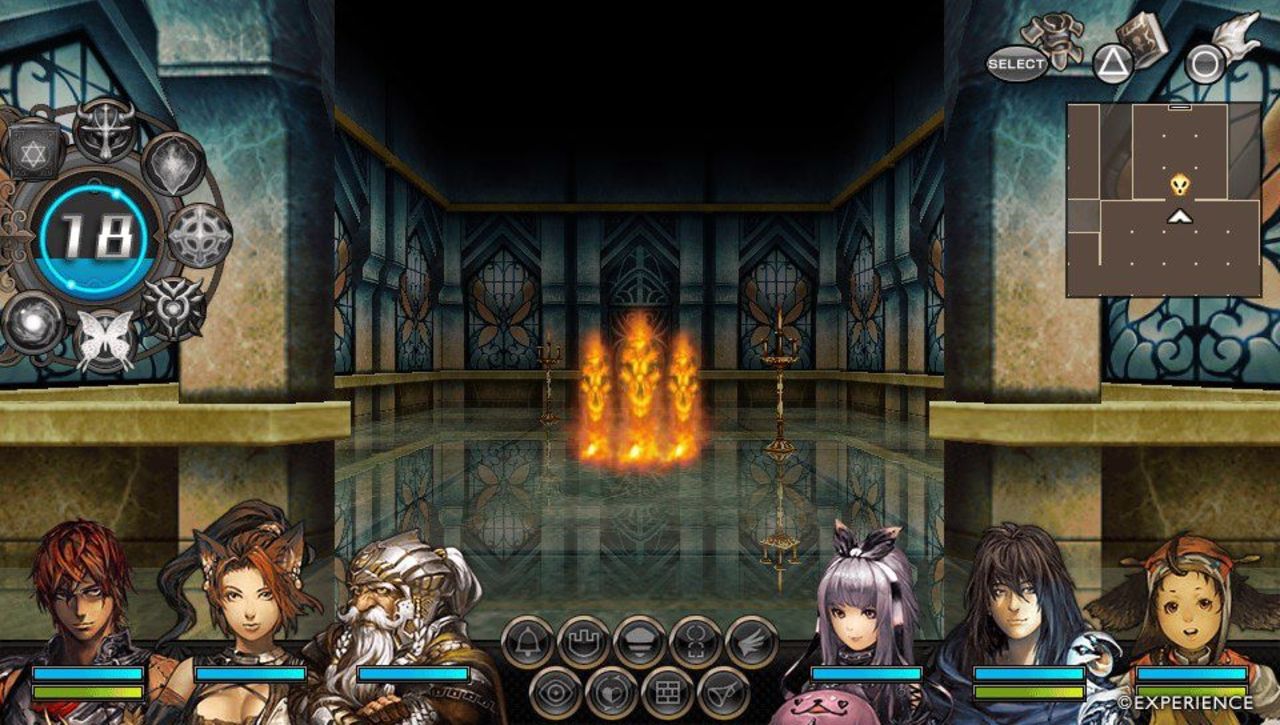Click the bell status icon
The image size is (1280, 725).
(x=527, y=641)
